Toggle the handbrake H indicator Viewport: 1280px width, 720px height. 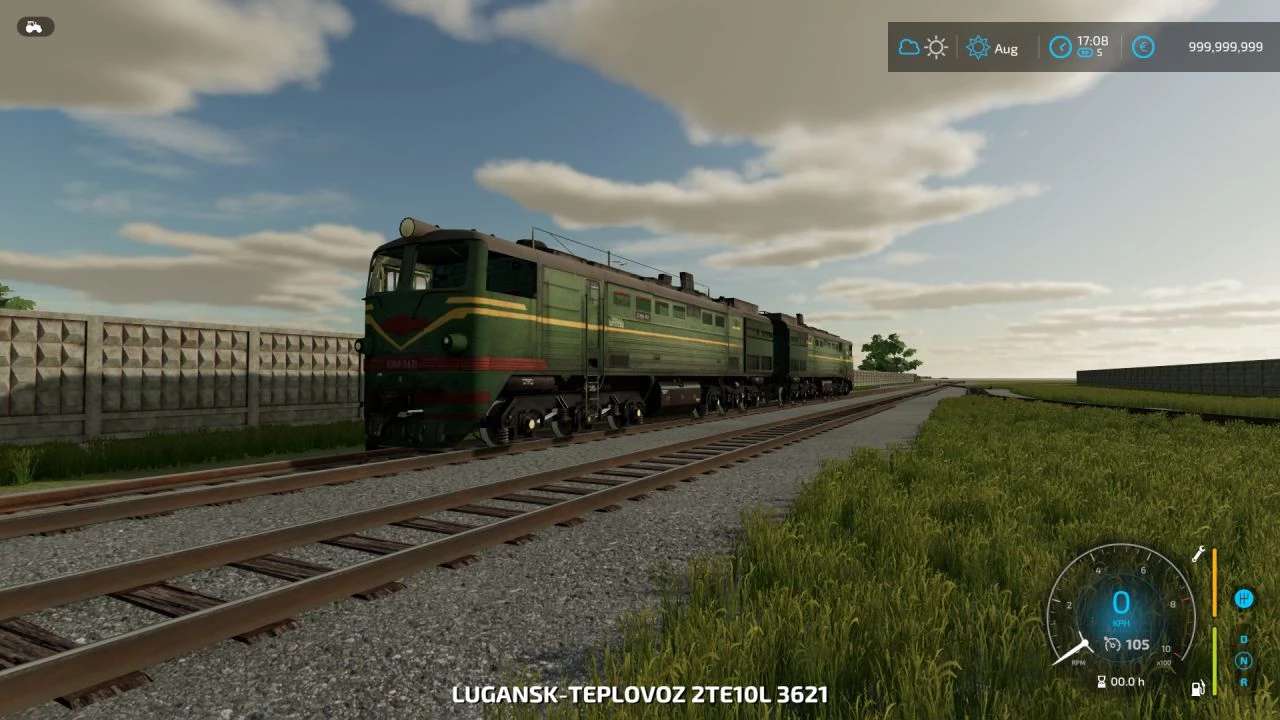pos(1244,600)
